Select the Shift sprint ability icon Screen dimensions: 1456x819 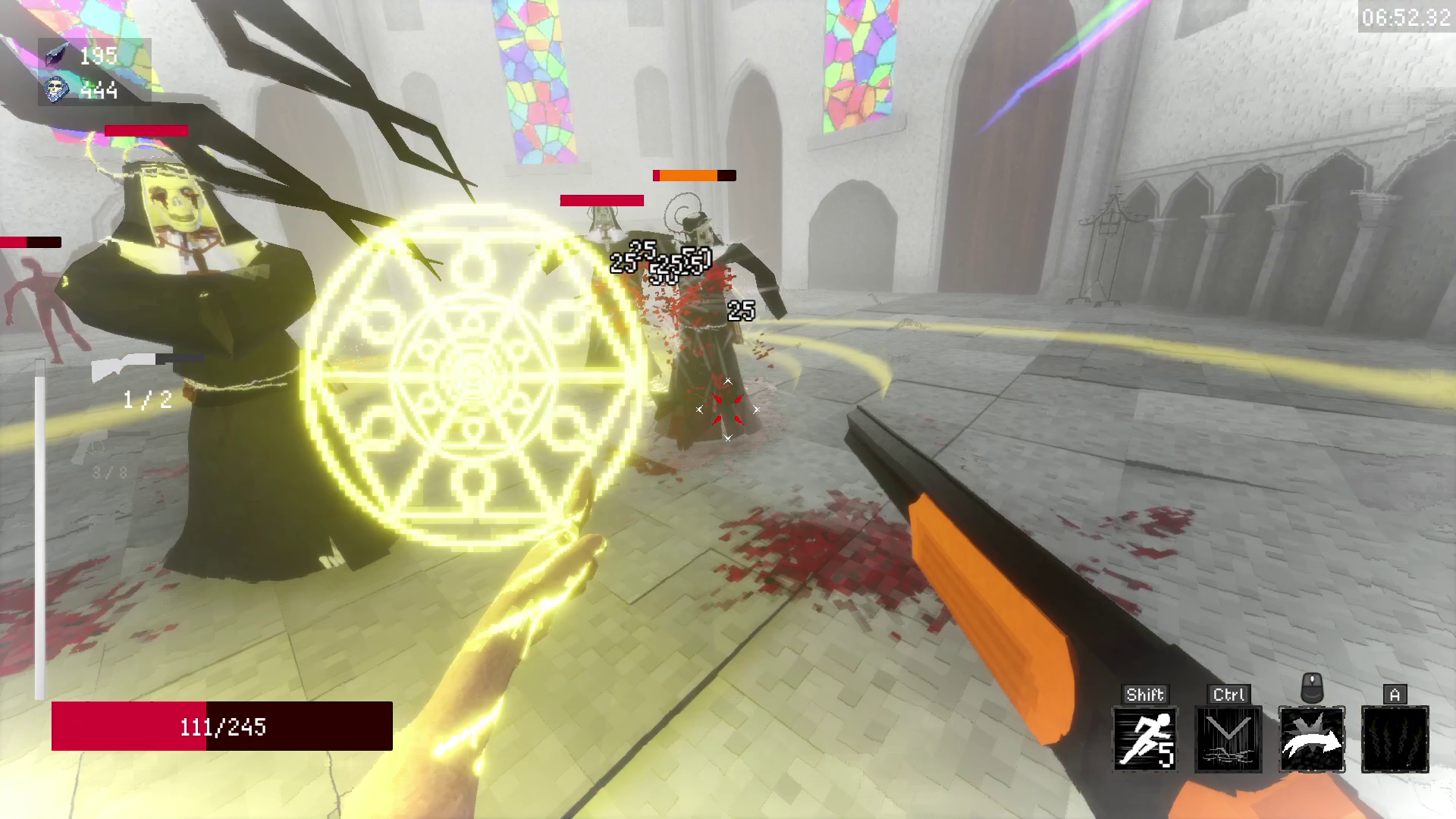(x=1145, y=739)
